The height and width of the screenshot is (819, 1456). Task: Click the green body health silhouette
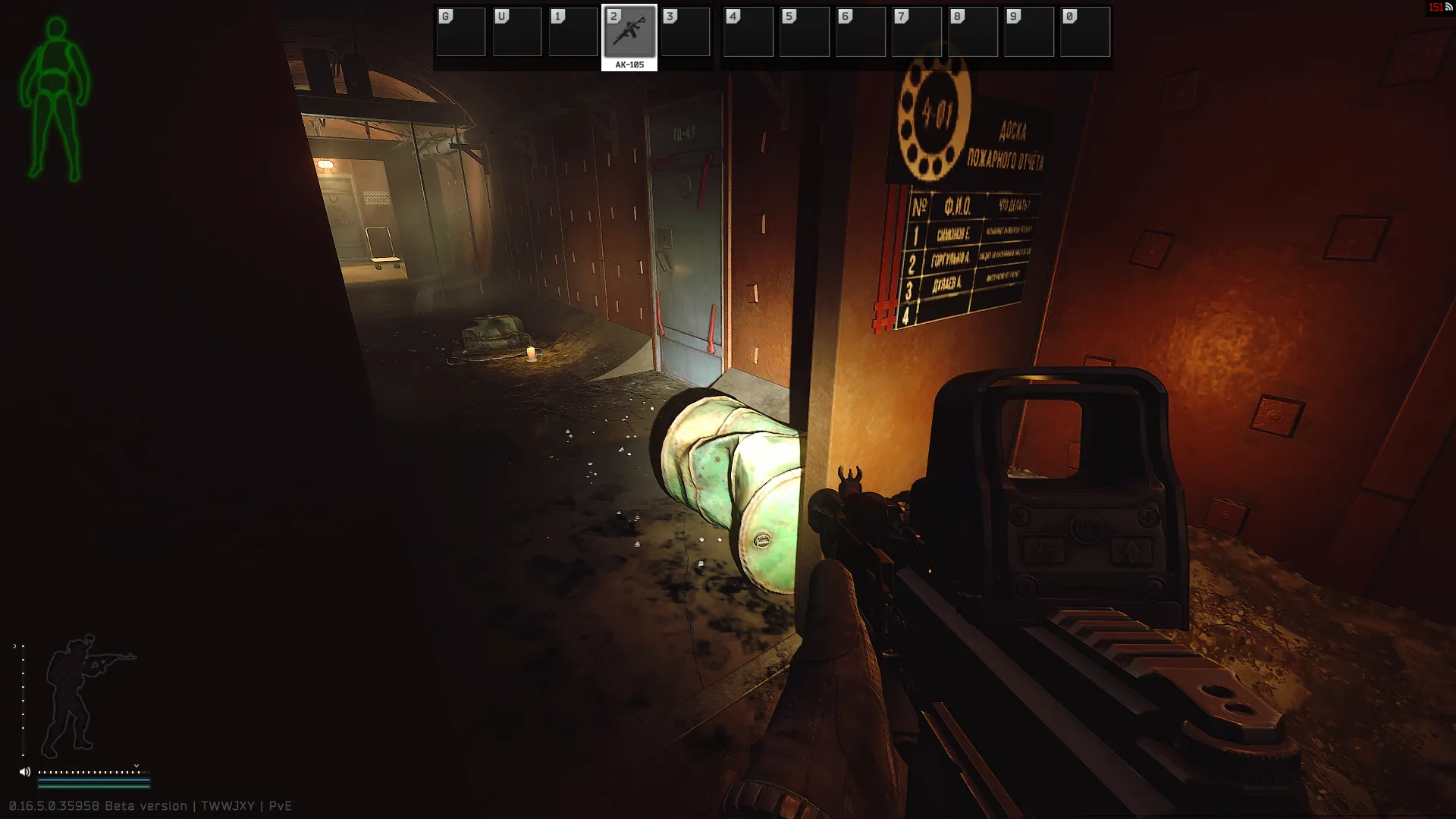(54, 99)
